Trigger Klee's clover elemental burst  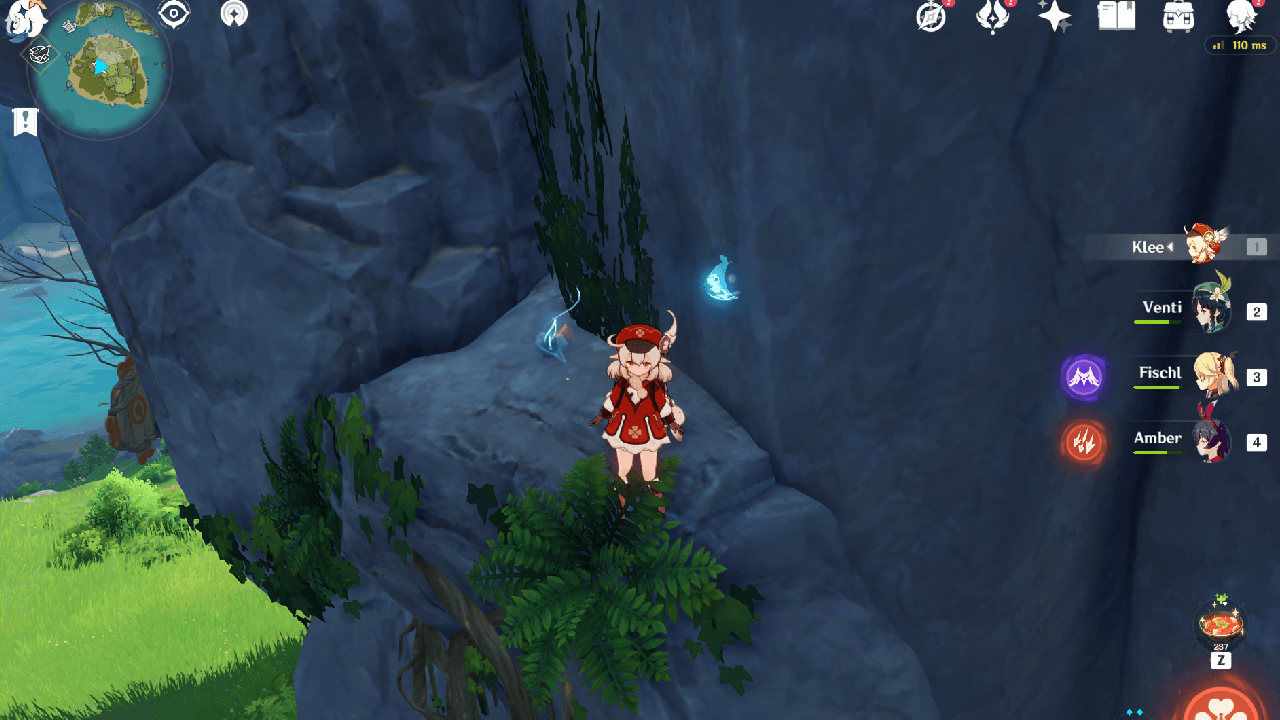(x=1221, y=704)
